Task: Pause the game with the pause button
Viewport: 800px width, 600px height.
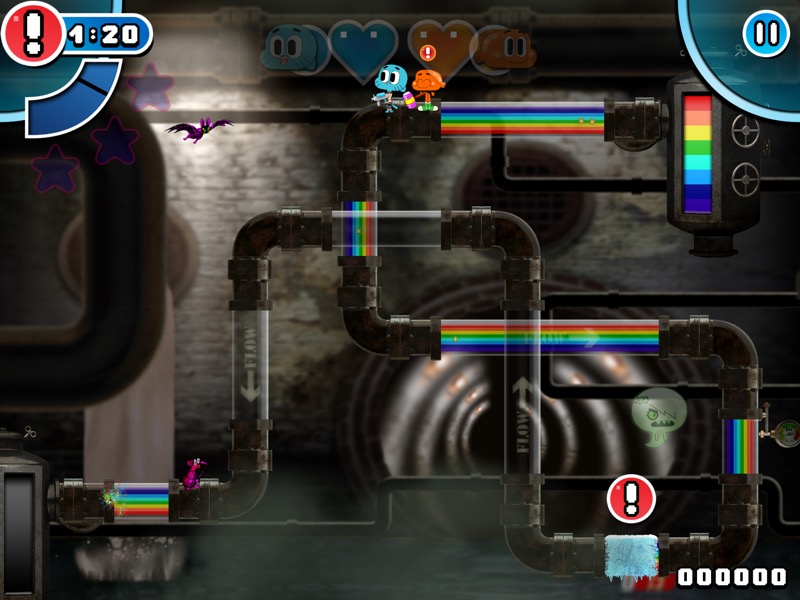Action: tap(766, 33)
